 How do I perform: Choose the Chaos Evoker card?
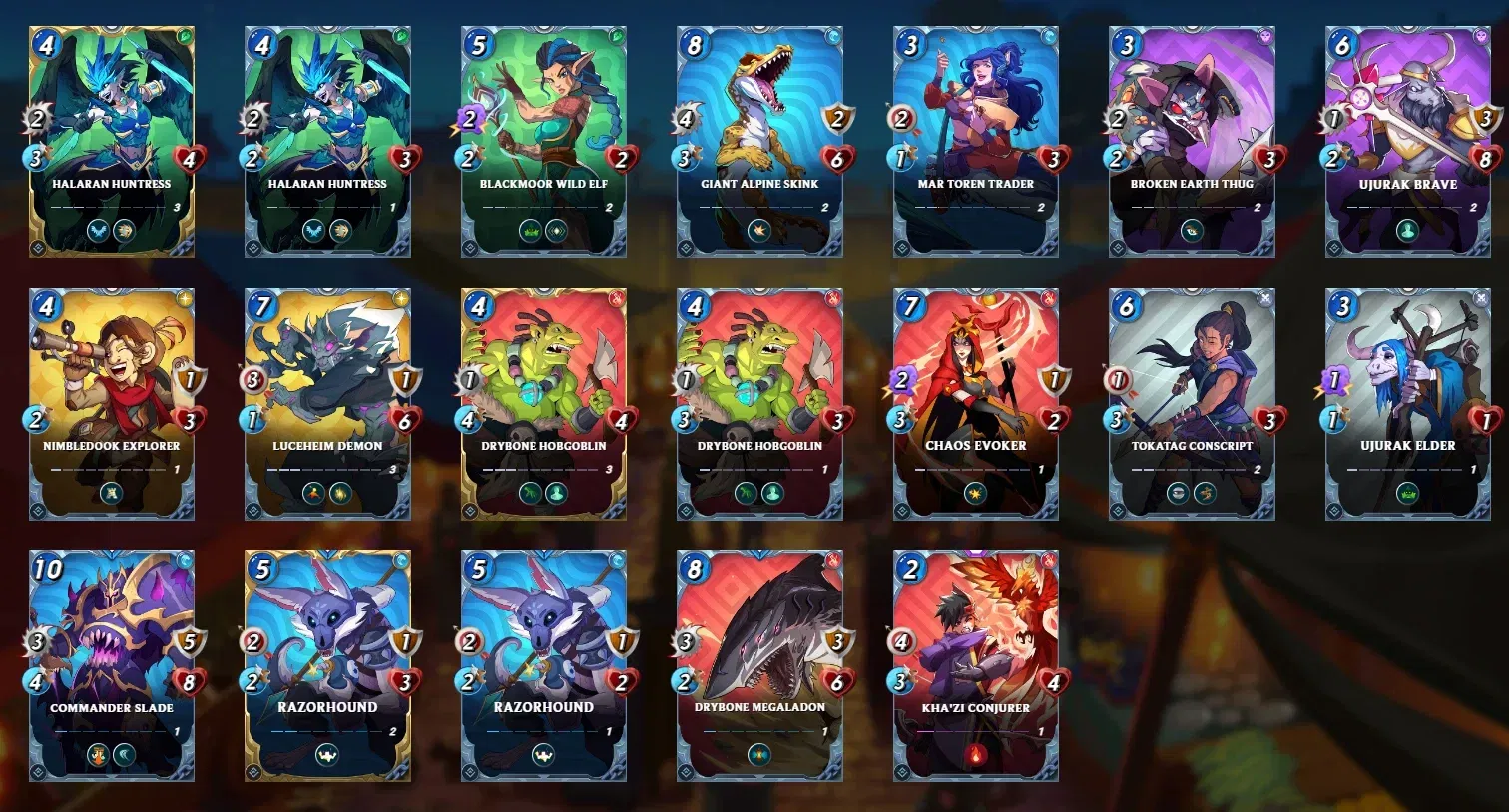point(976,403)
